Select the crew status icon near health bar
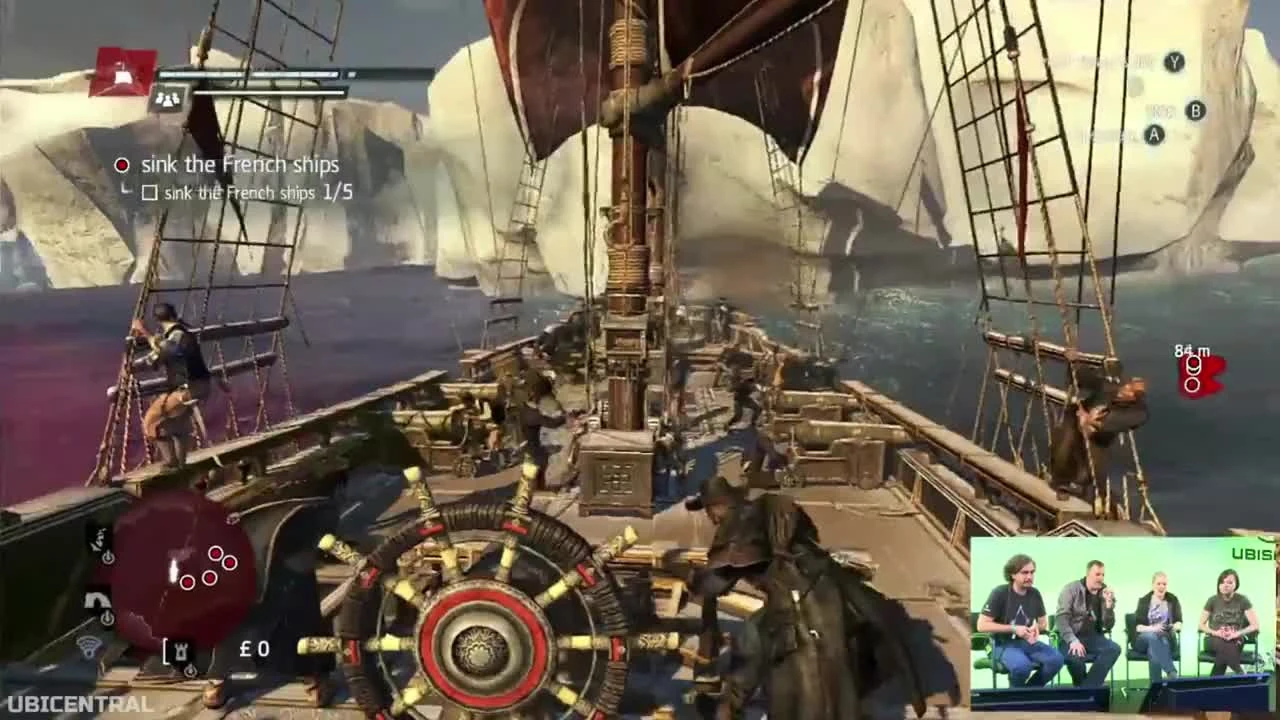The image size is (1280, 720). [x=170, y=98]
